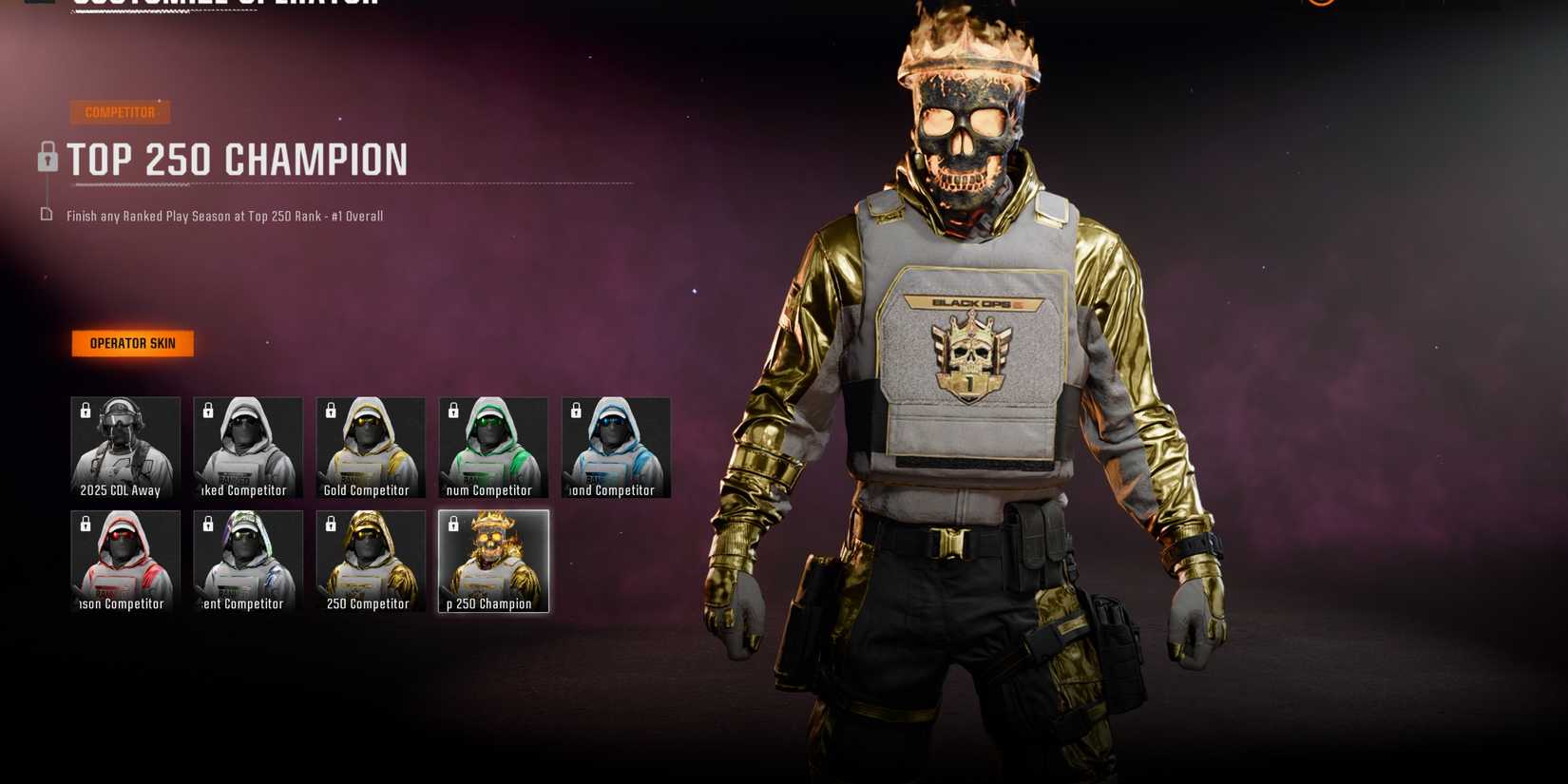
Task: Click the lock badge on Crimson Competitor thumbnail
Action: point(84,524)
